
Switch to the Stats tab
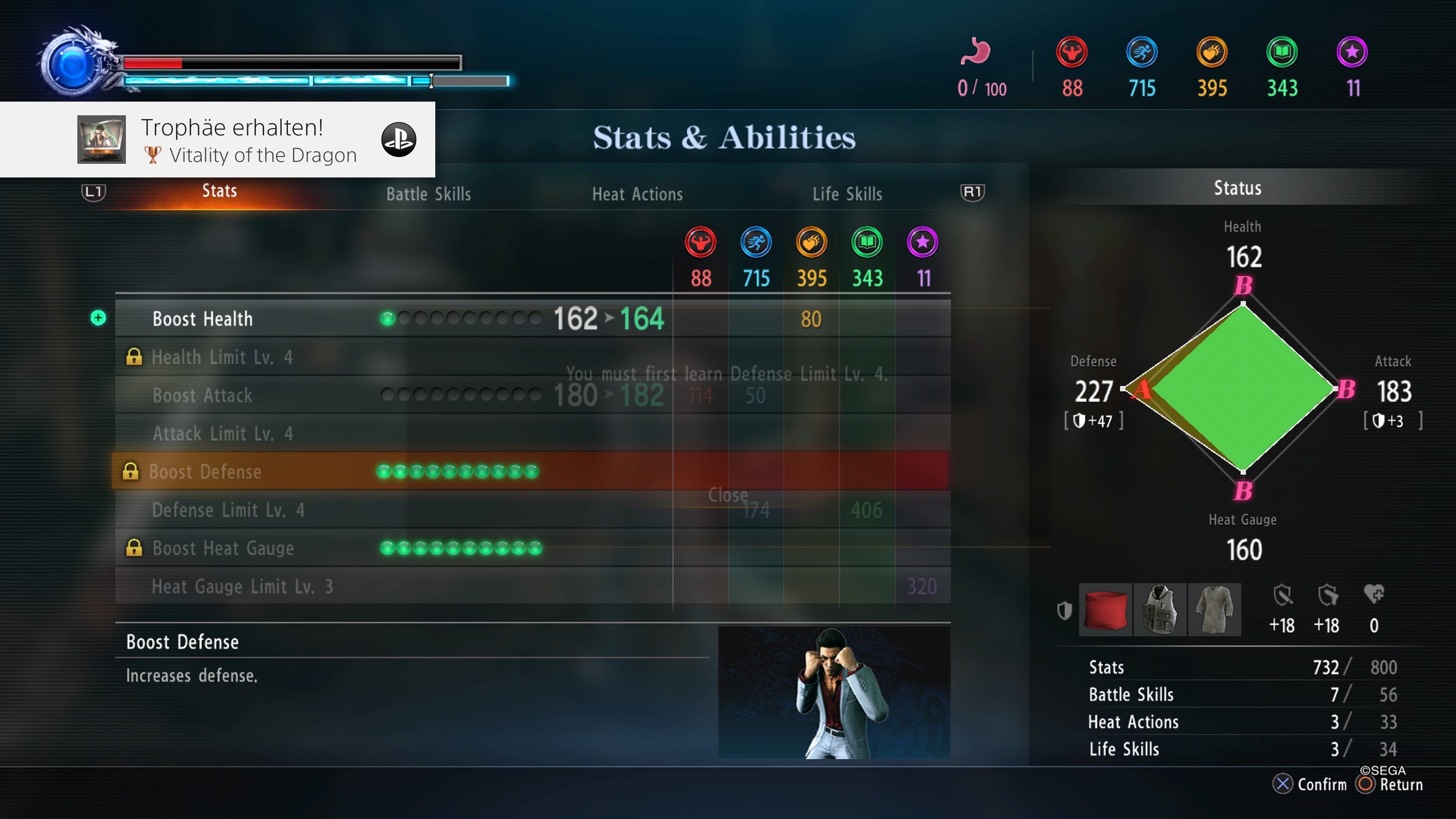pos(219,191)
